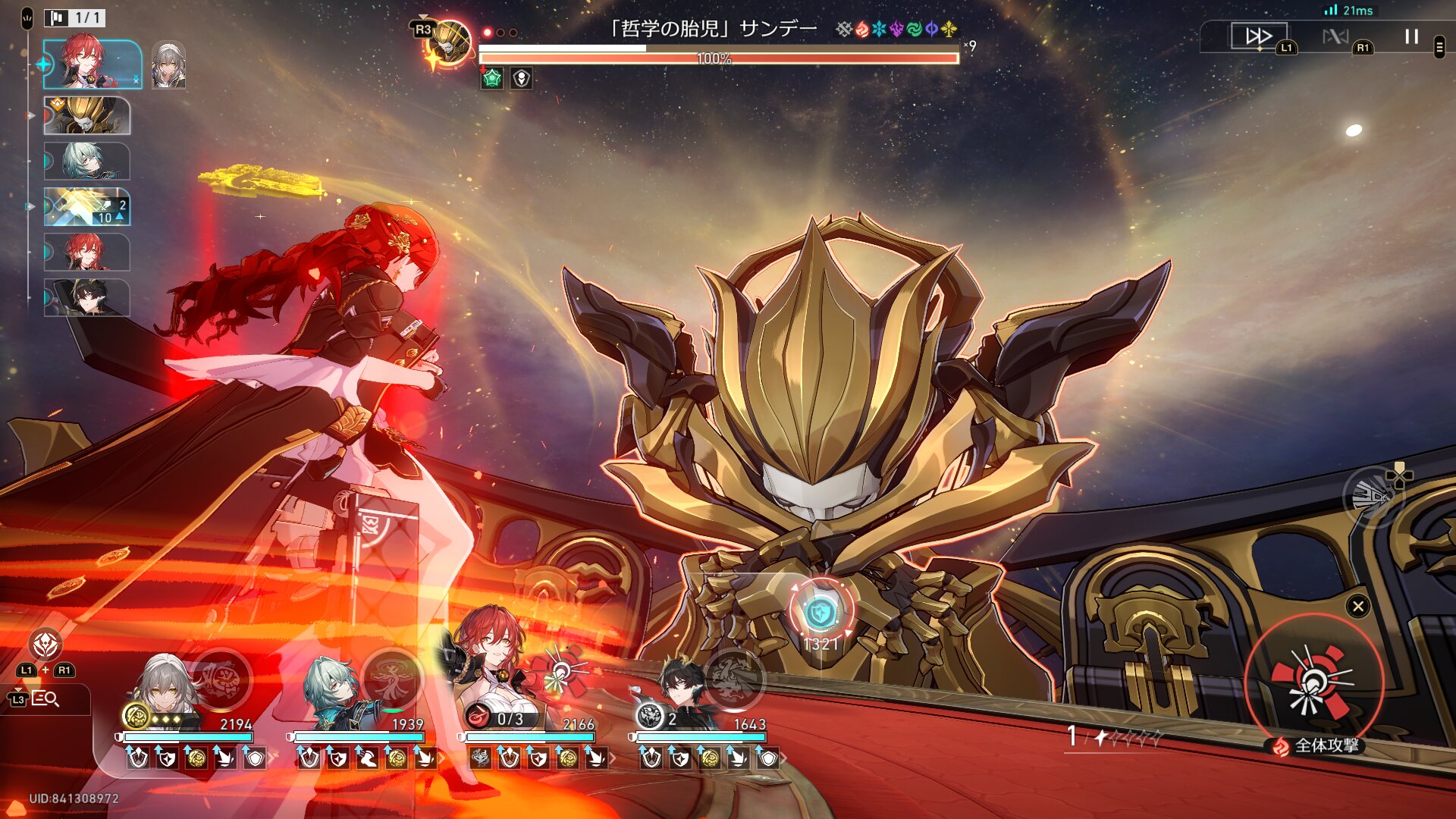Activate the black-haired character's ultimate
Screen dimensions: 1456x819
point(733,677)
